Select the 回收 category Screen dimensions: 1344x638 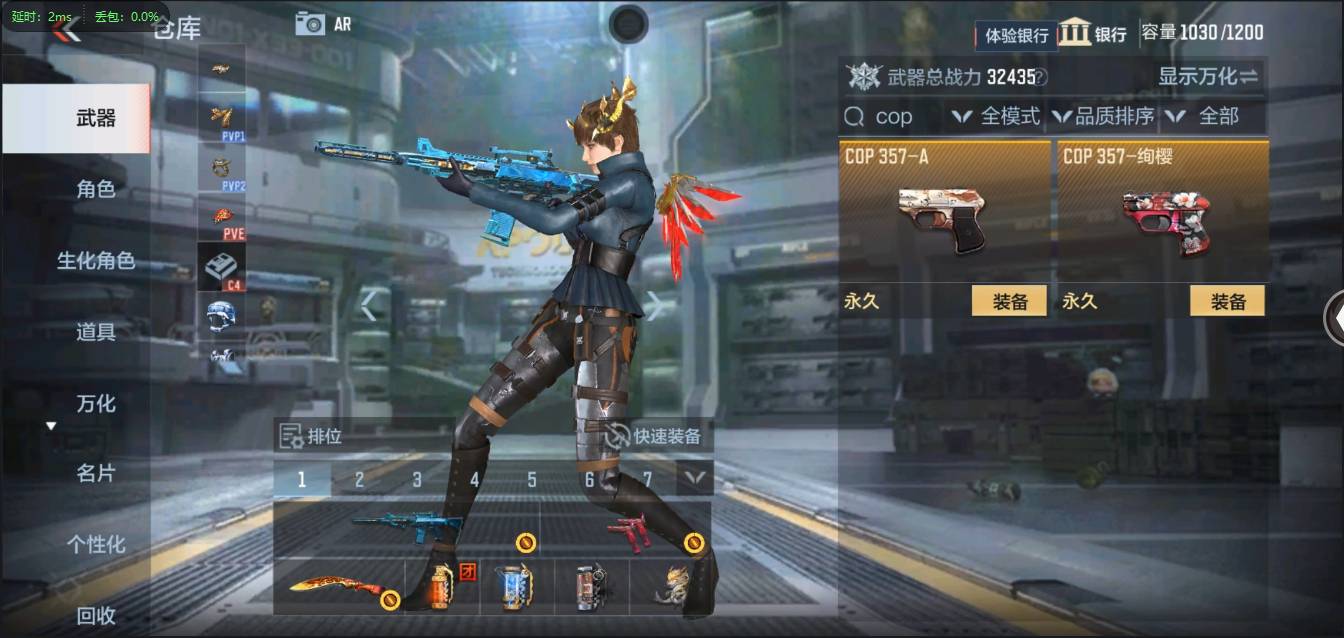pos(96,616)
